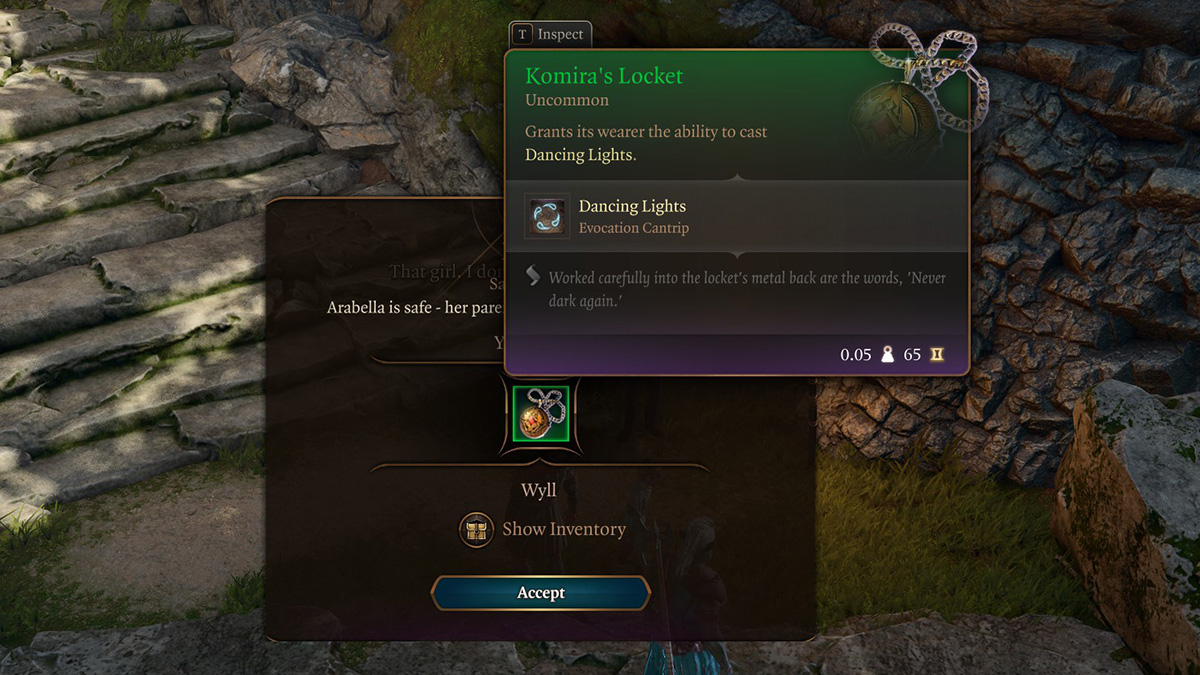Accept the reward with the Accept button
The width and height of the screenshot is (1200, 675).
point(541,593)
